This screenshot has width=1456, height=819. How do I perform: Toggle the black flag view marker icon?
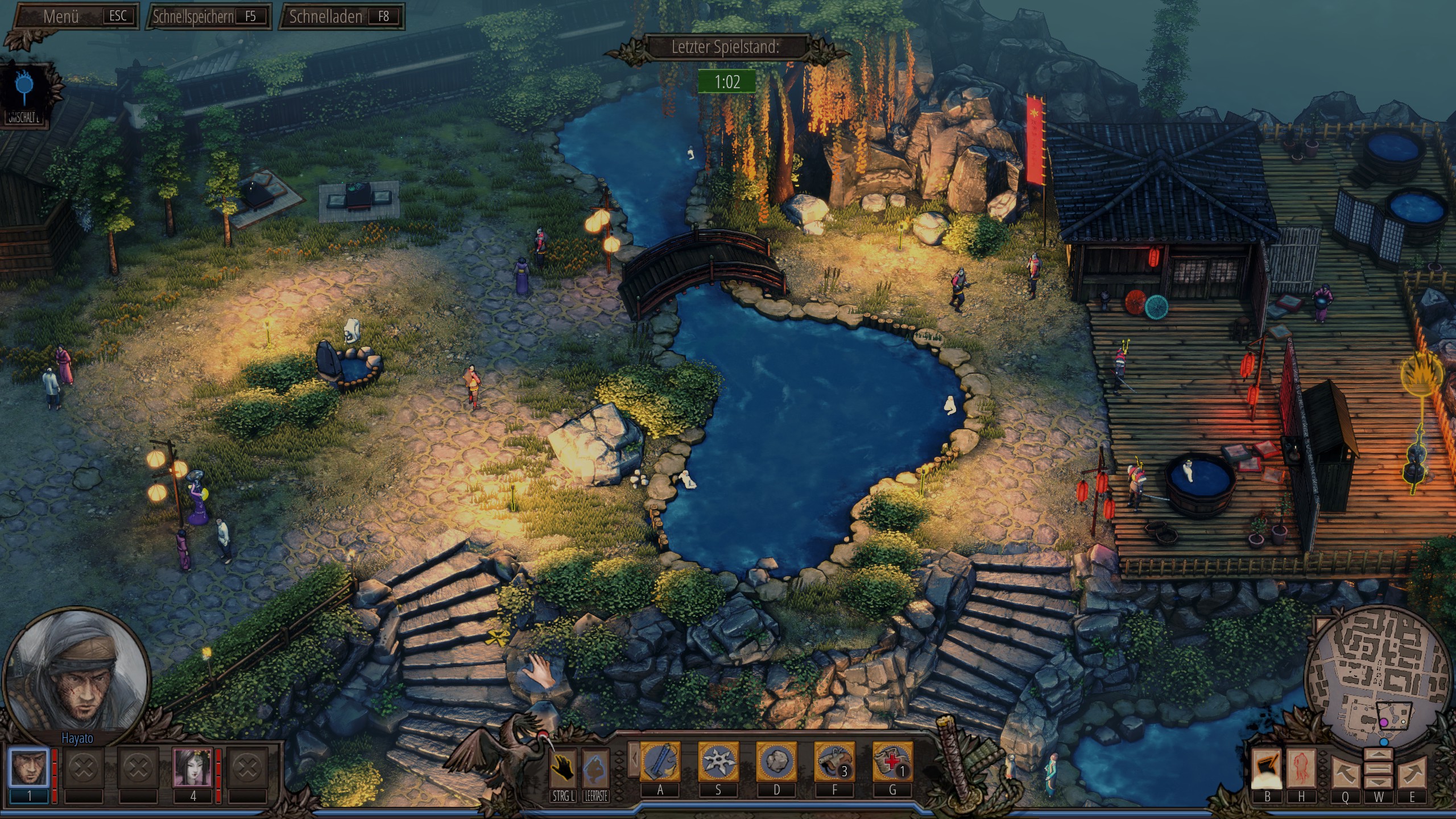[1267, 768]
